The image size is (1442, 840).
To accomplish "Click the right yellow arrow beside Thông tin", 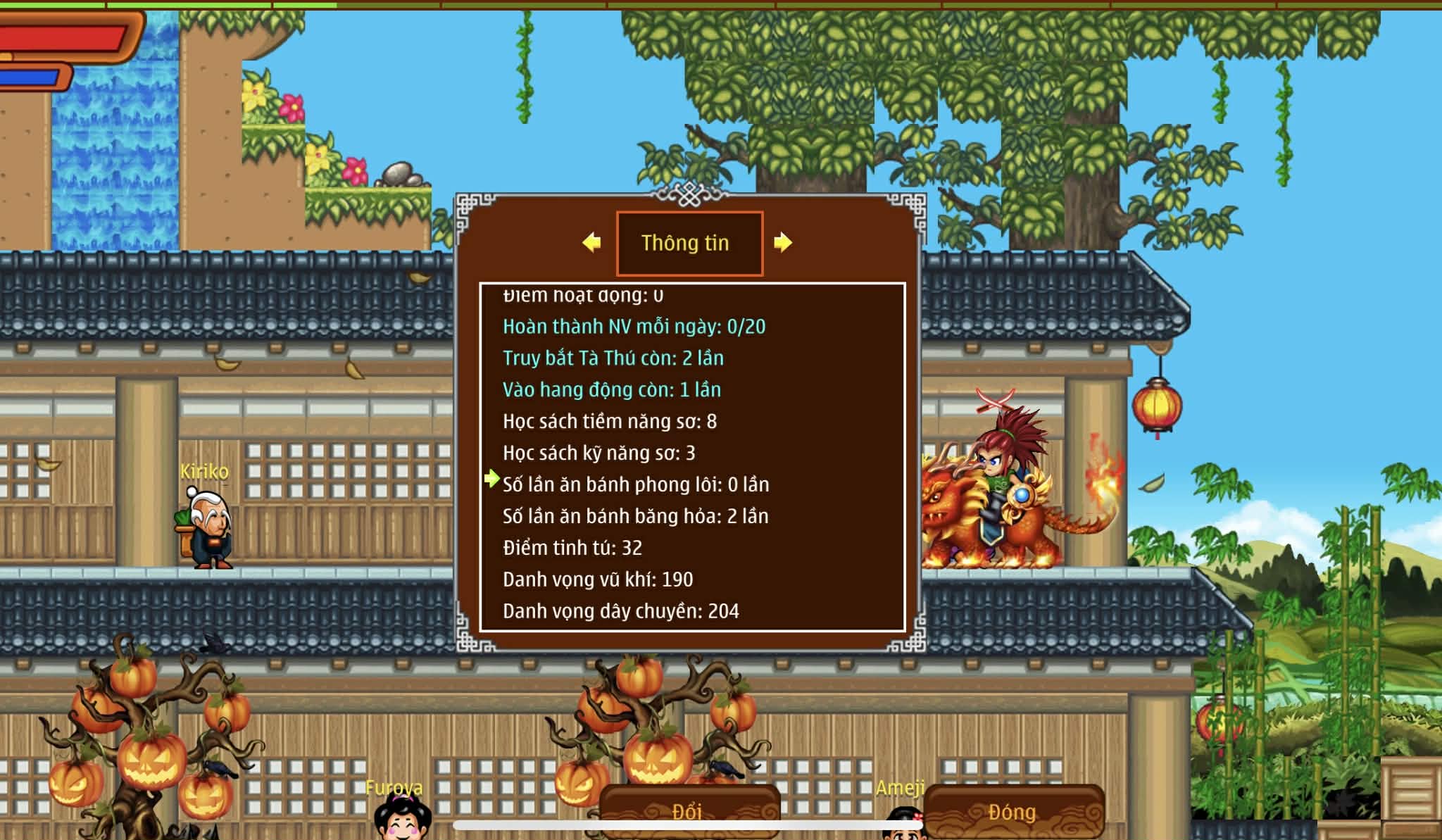I will 782,243.
